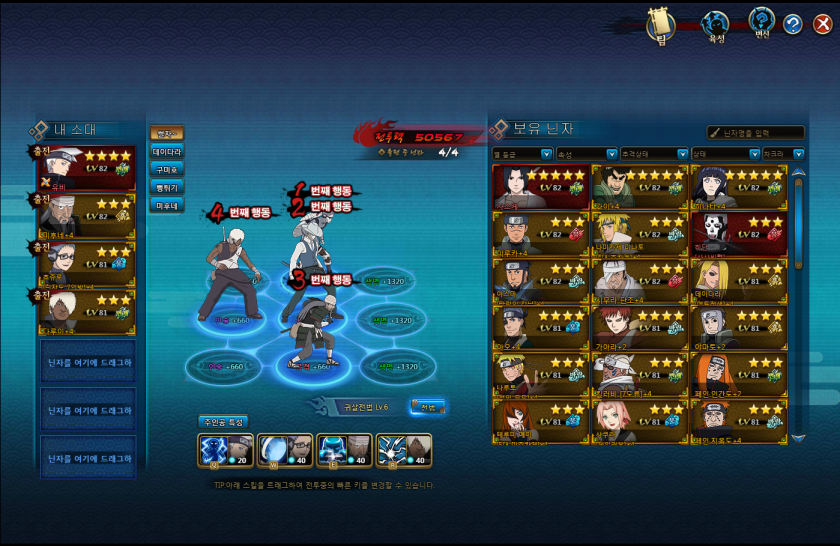Open the 육성 training icon
The height and width of the screenshot is (546, 840).
(x=715, y=25)
